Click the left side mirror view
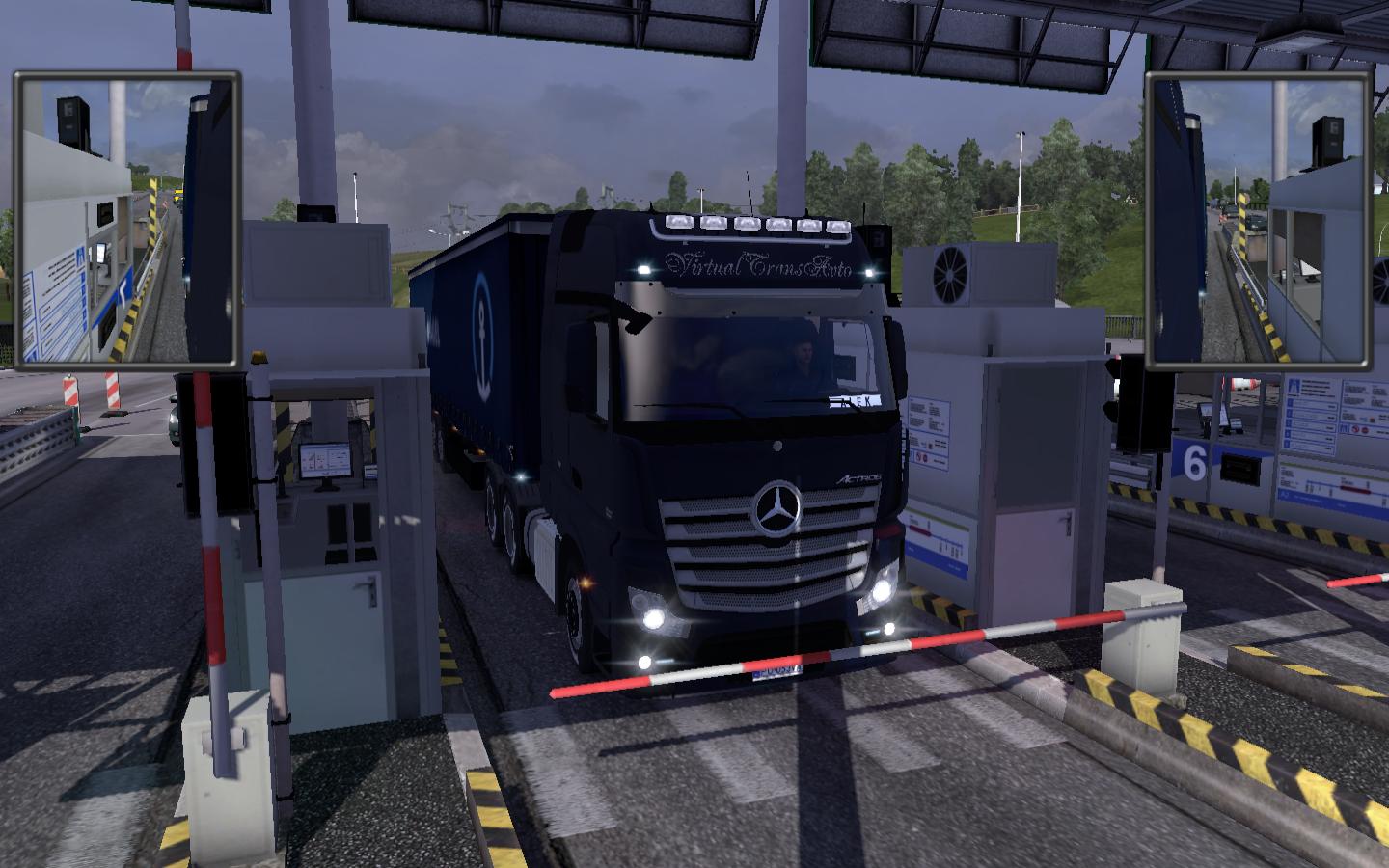 coord(126,221)
